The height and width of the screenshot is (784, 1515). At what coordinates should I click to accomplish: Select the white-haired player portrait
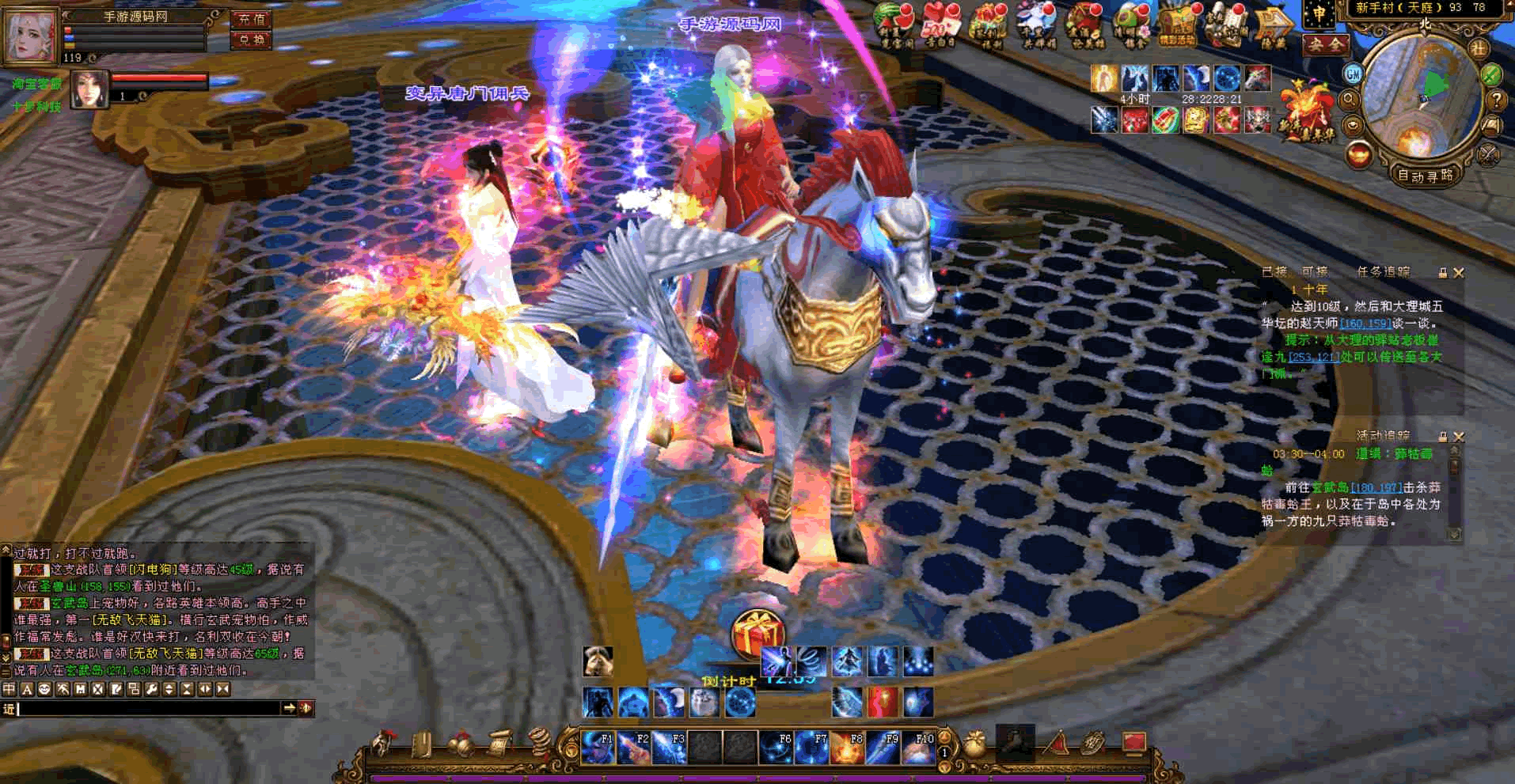pyautogui.click(x=32, y=35)
